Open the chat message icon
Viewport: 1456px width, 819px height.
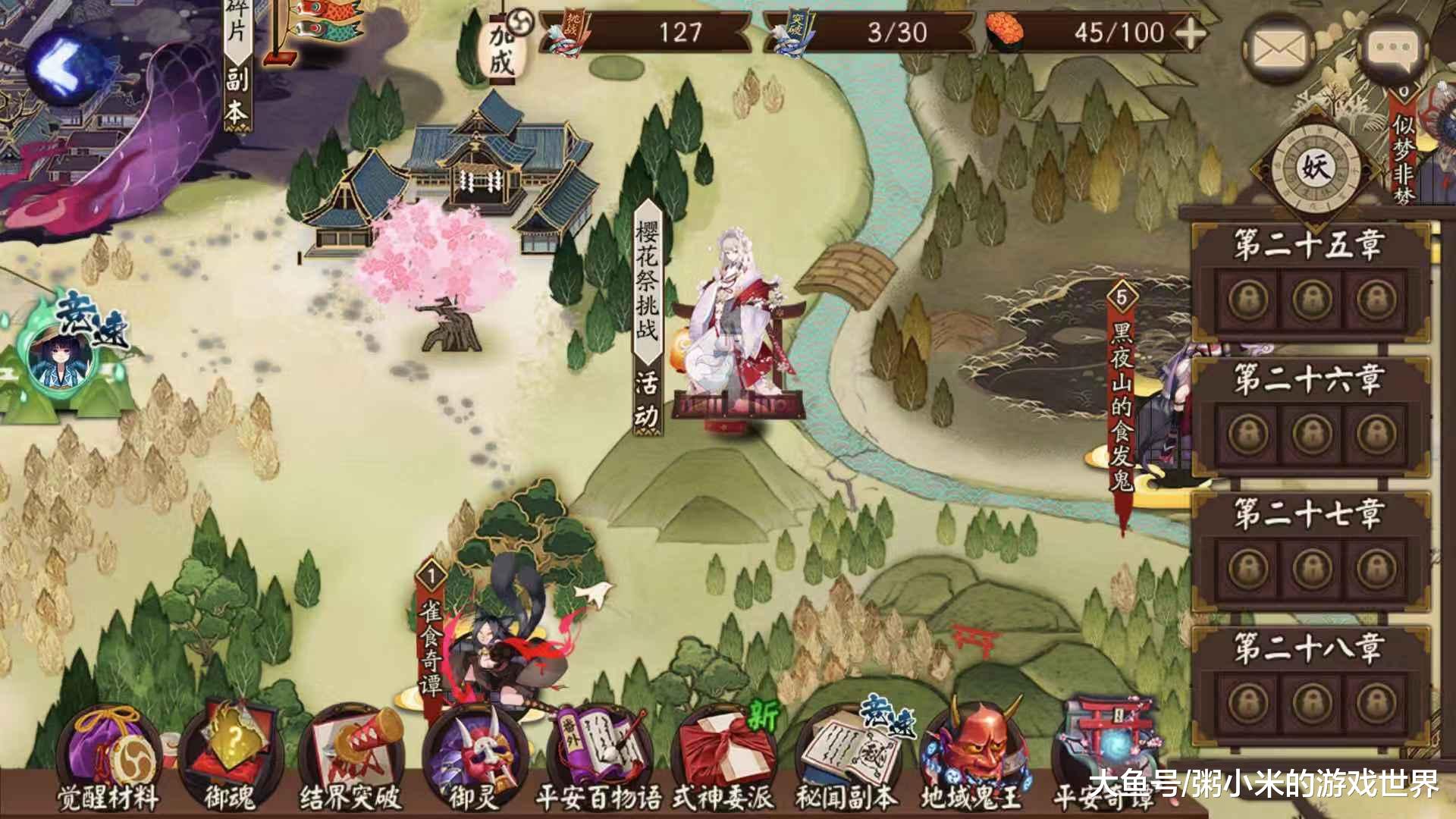(1395, 45)
